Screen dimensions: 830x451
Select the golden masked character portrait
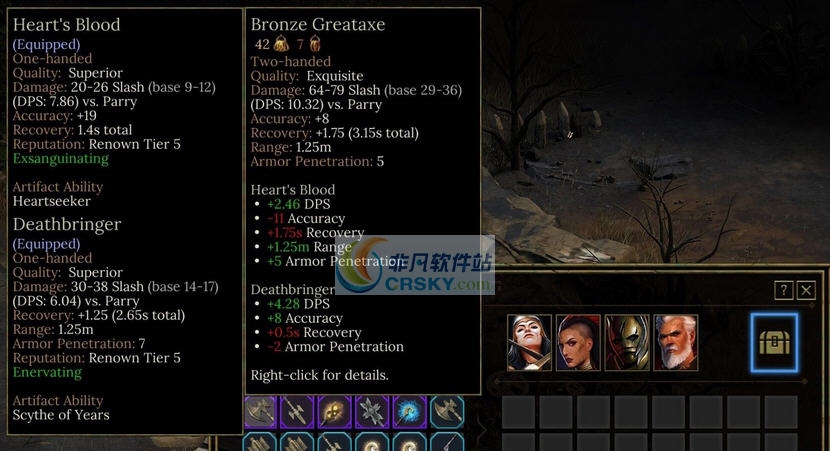(627, 343)
